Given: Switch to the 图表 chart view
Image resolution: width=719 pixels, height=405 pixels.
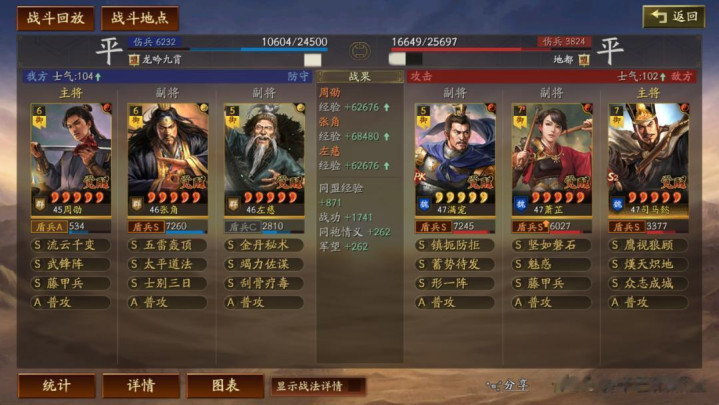Looking at the screenshot, I should pos(226,386).
